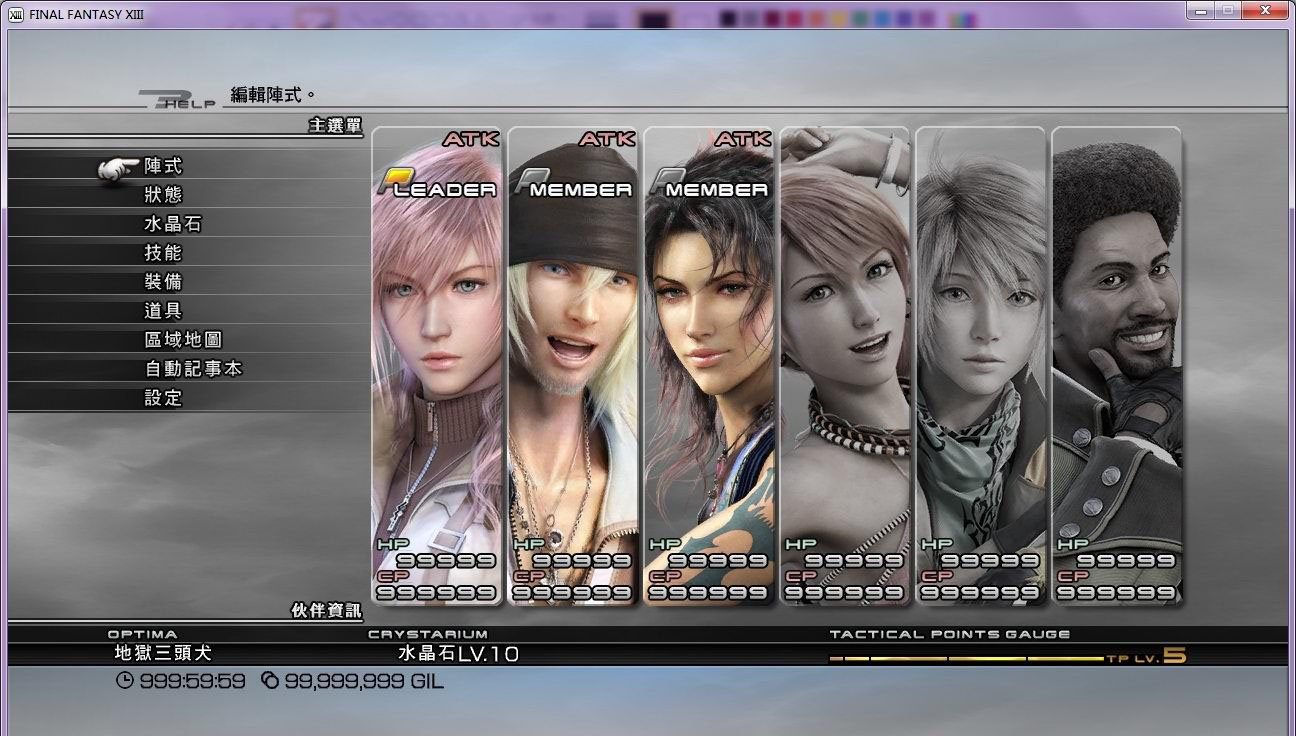Select the dark-haired tattooed MEMBER card

pos(709,366)
